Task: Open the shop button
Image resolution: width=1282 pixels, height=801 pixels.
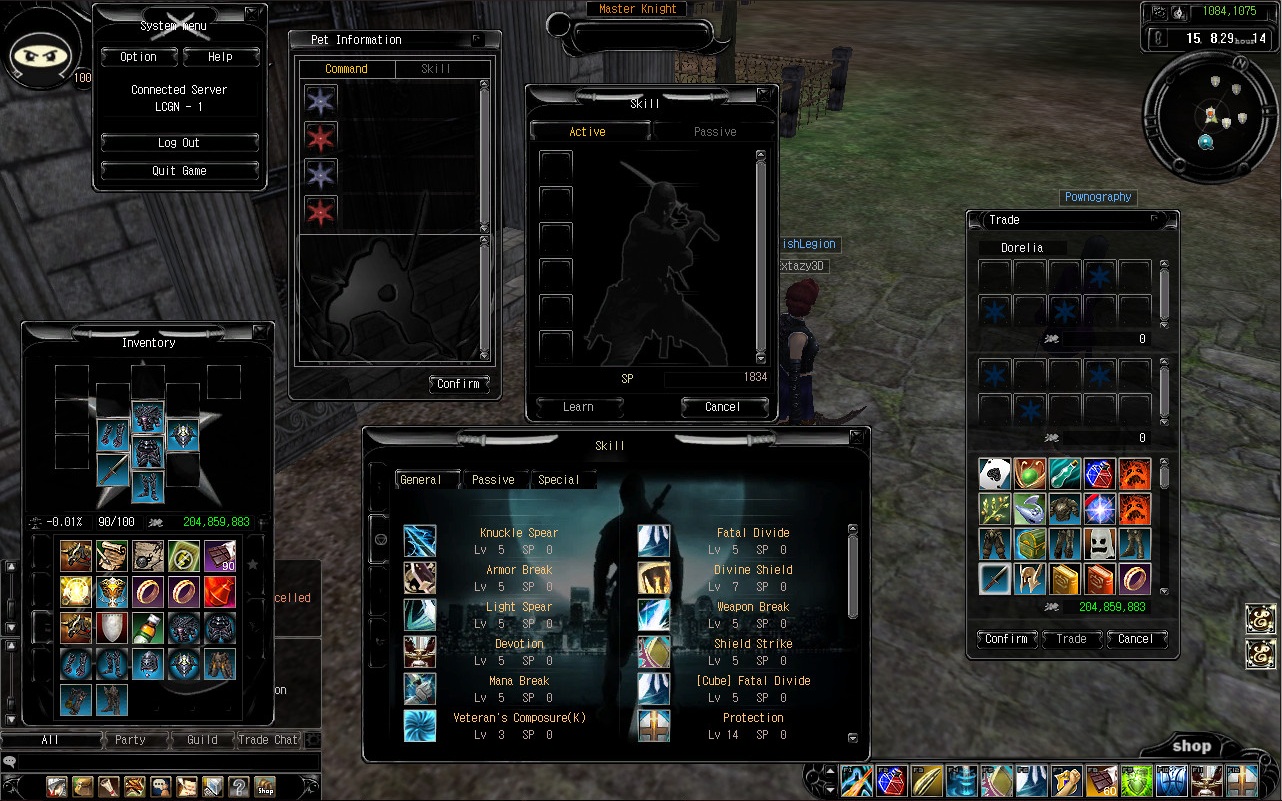Action: click(x=1191, y=746)
